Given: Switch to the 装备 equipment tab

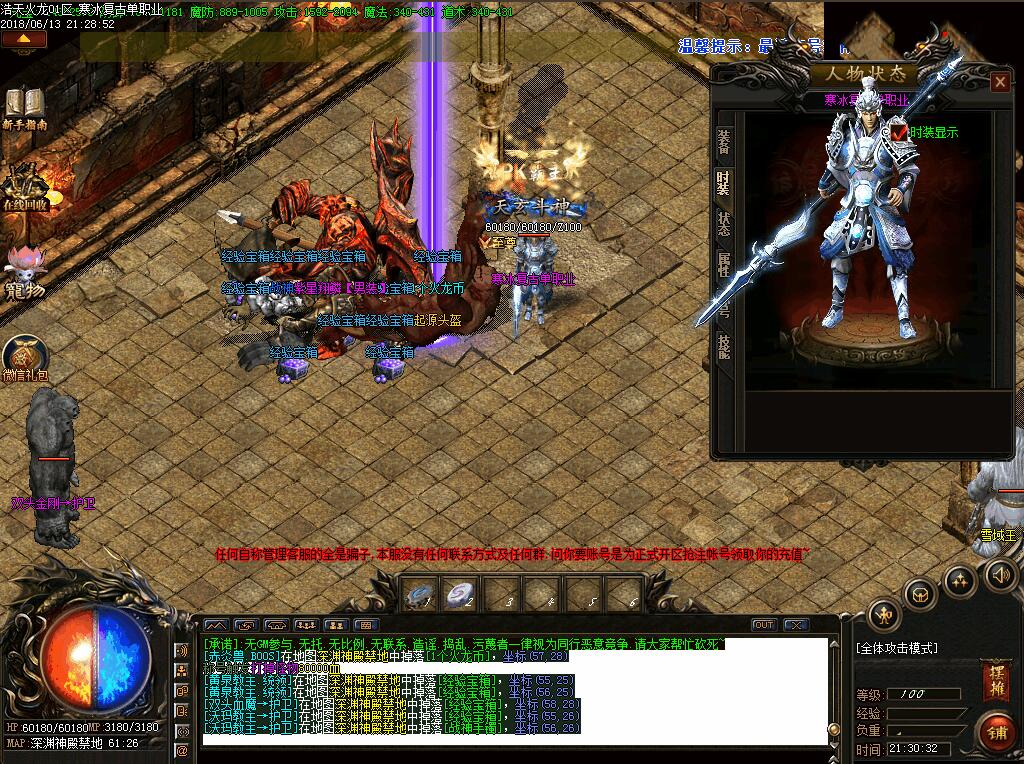Looking at the screenshot, I should click(x=723, y=145).
